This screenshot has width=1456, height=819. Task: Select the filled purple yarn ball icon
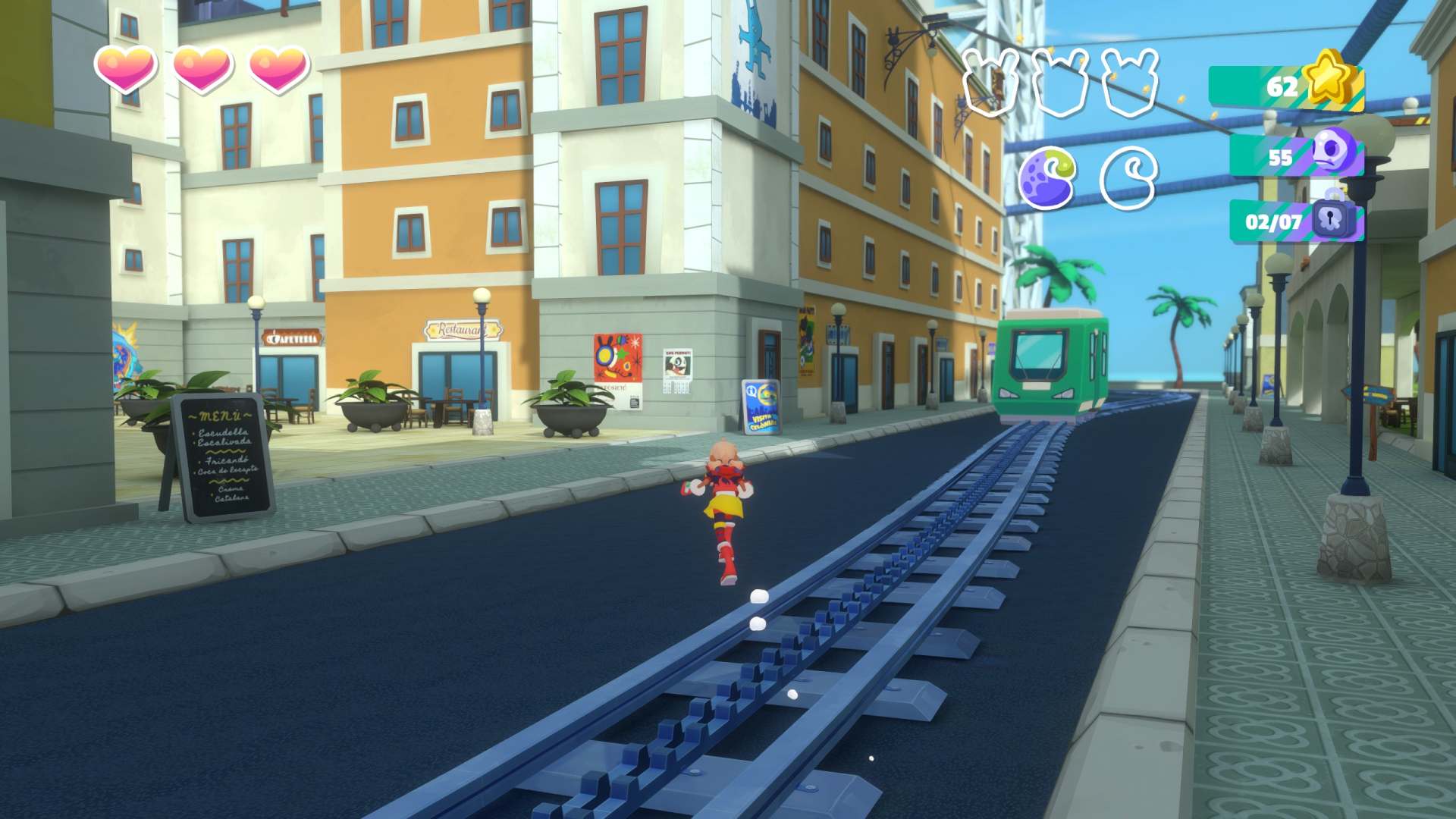[x=1048, y=178]
